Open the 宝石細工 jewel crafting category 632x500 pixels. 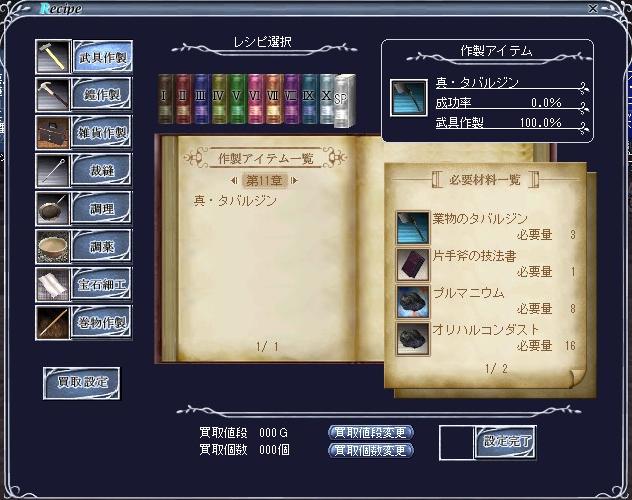(100, 284)
